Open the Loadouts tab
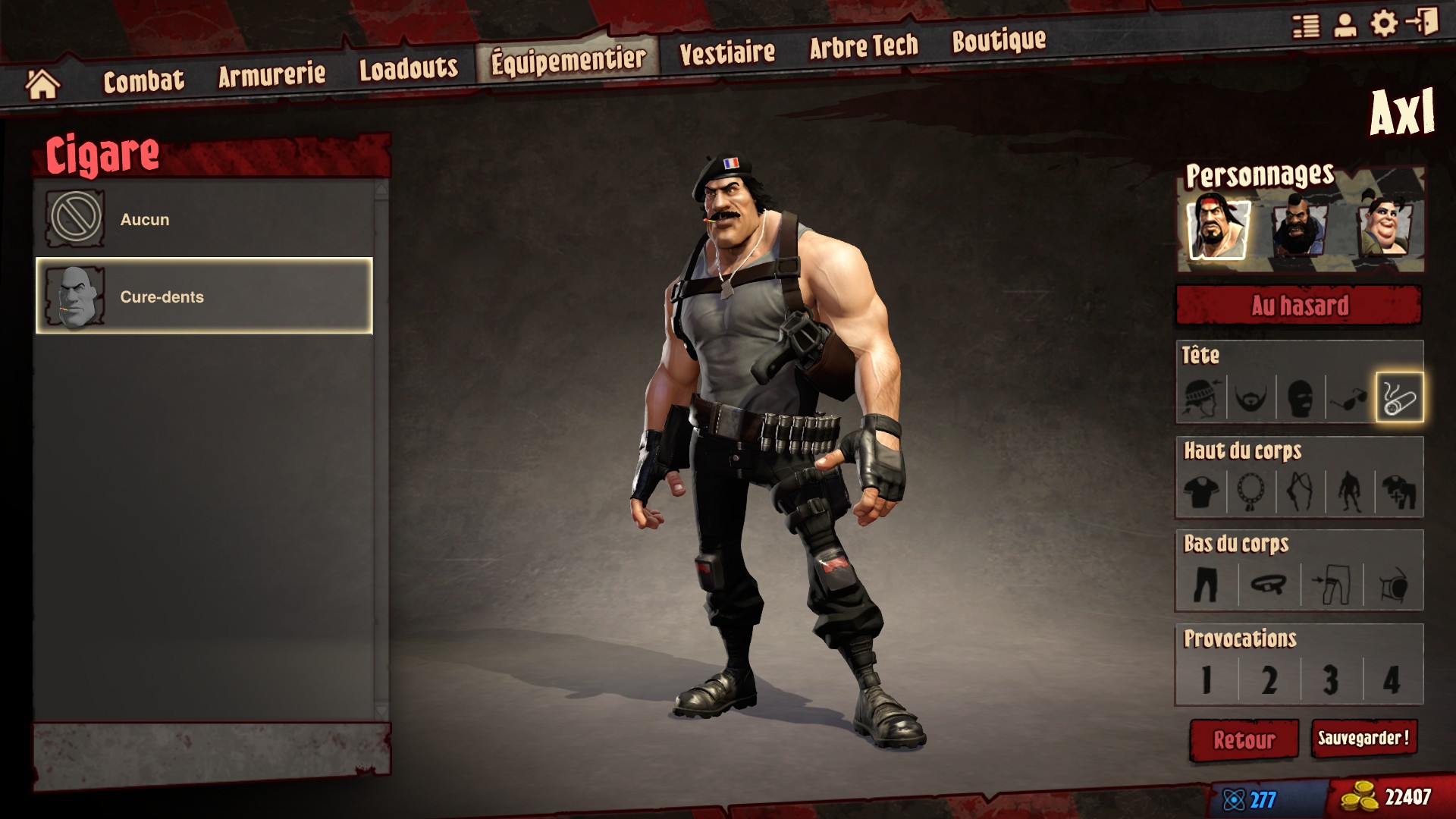The height and width of the screenshot is (819, 1456). (408, 68)
